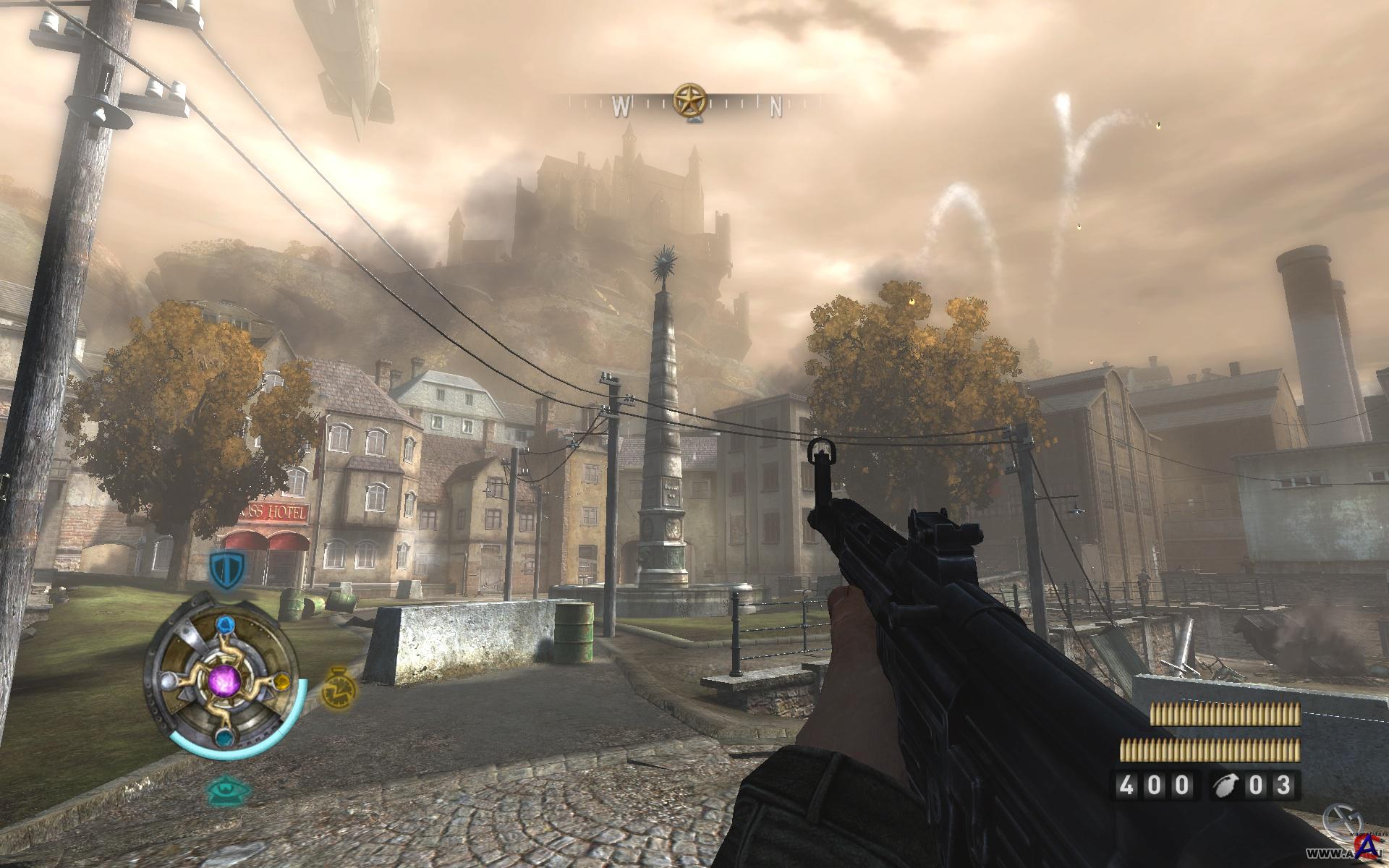
Task: Select the silver gem on the medallion
Action: click(168, 680)
